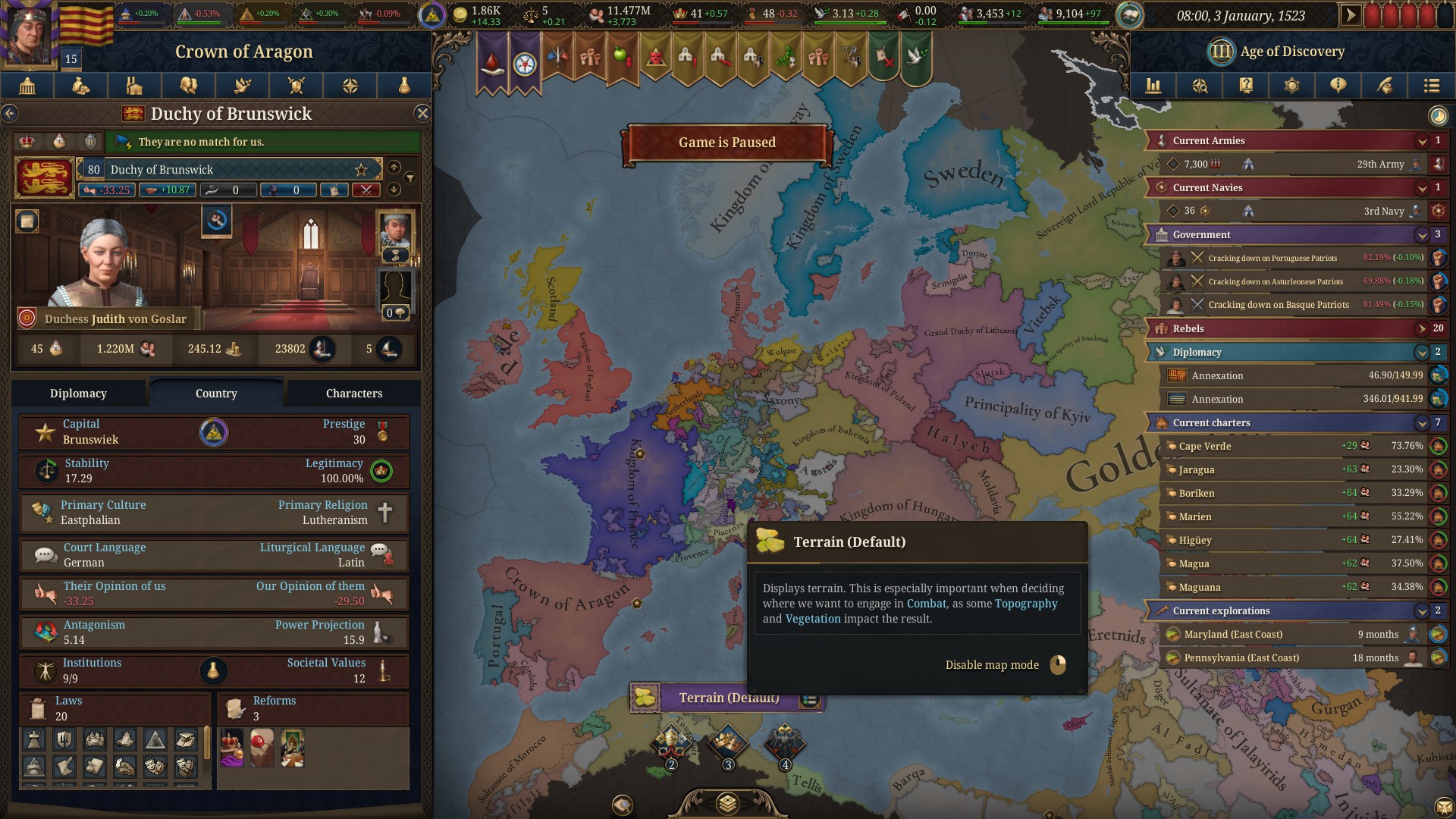Open the Diplomacy tab in Brunswick panel
1456x819 pixels.
[x=79, y=393]
